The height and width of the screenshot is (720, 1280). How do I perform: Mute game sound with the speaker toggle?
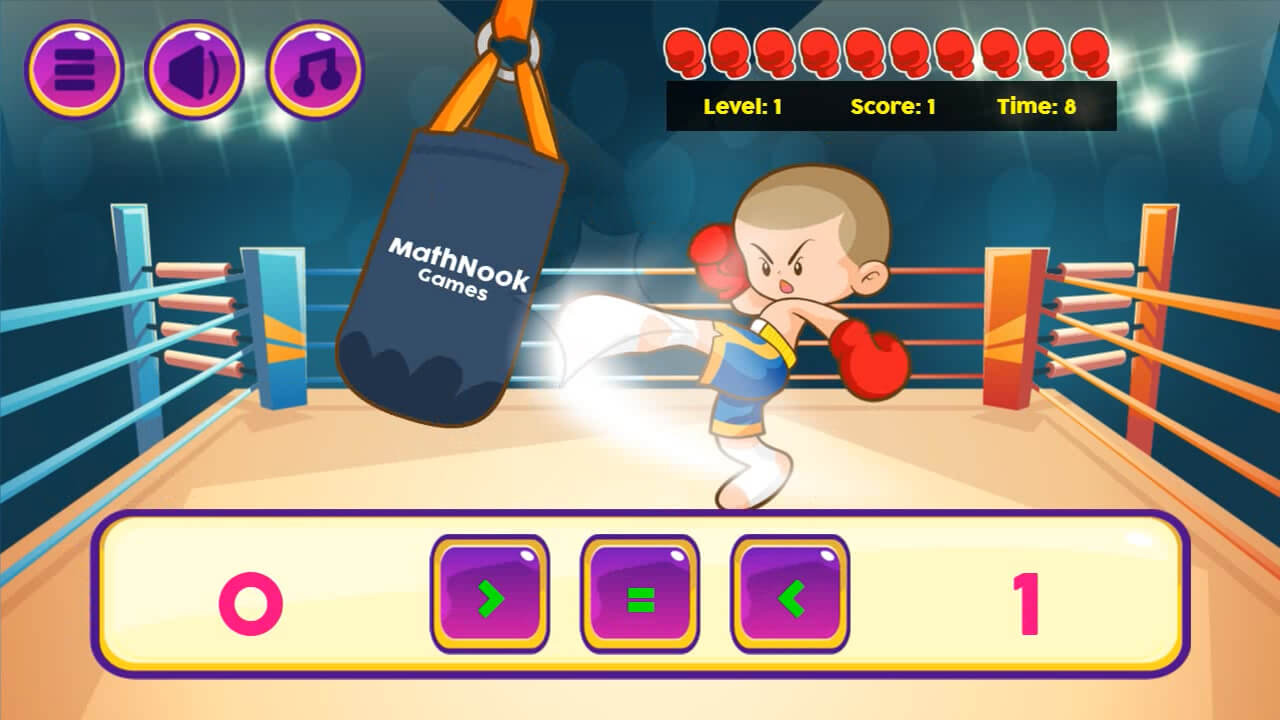pyautogui.click(x=195, y=68)
